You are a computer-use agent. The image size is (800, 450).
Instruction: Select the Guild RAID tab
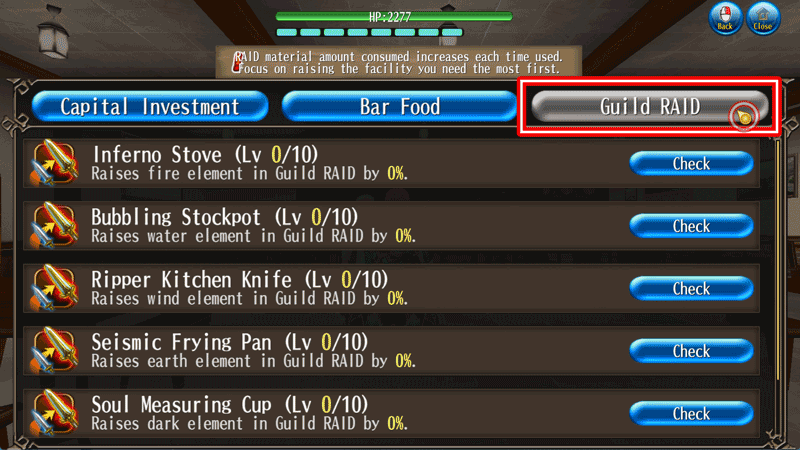(649, 107)
